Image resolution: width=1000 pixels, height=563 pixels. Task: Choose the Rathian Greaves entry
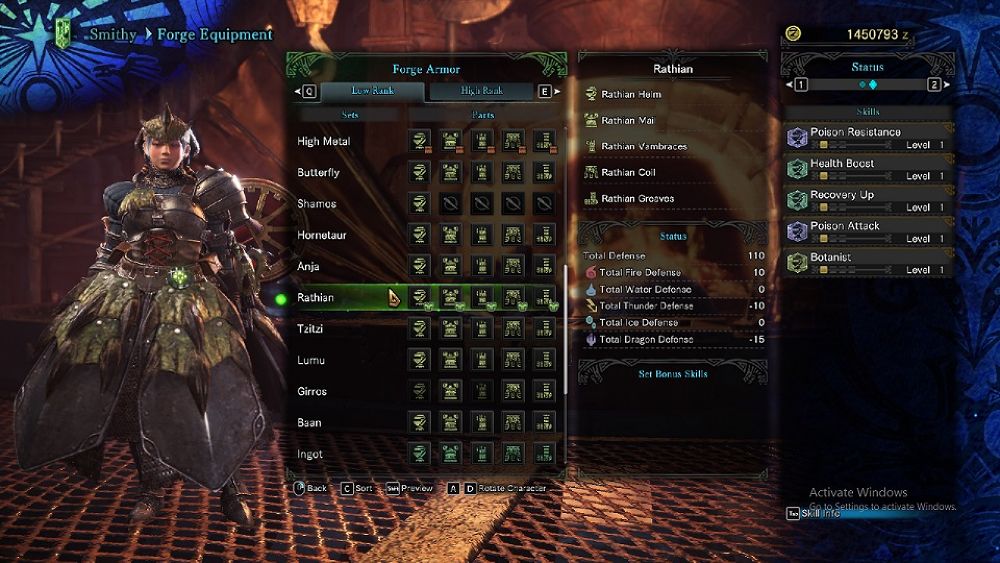point(637,199)
